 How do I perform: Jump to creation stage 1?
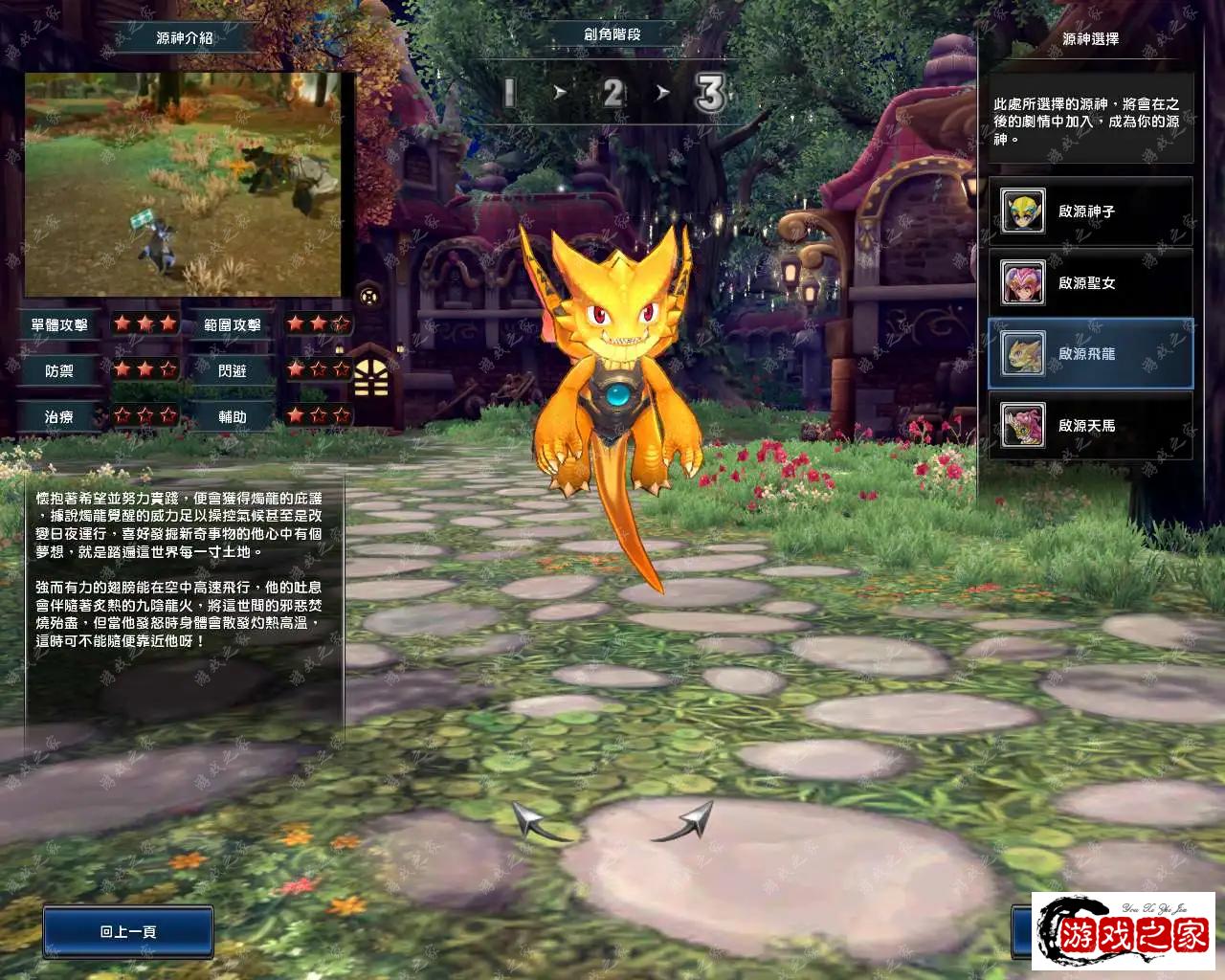pos(509,93)
